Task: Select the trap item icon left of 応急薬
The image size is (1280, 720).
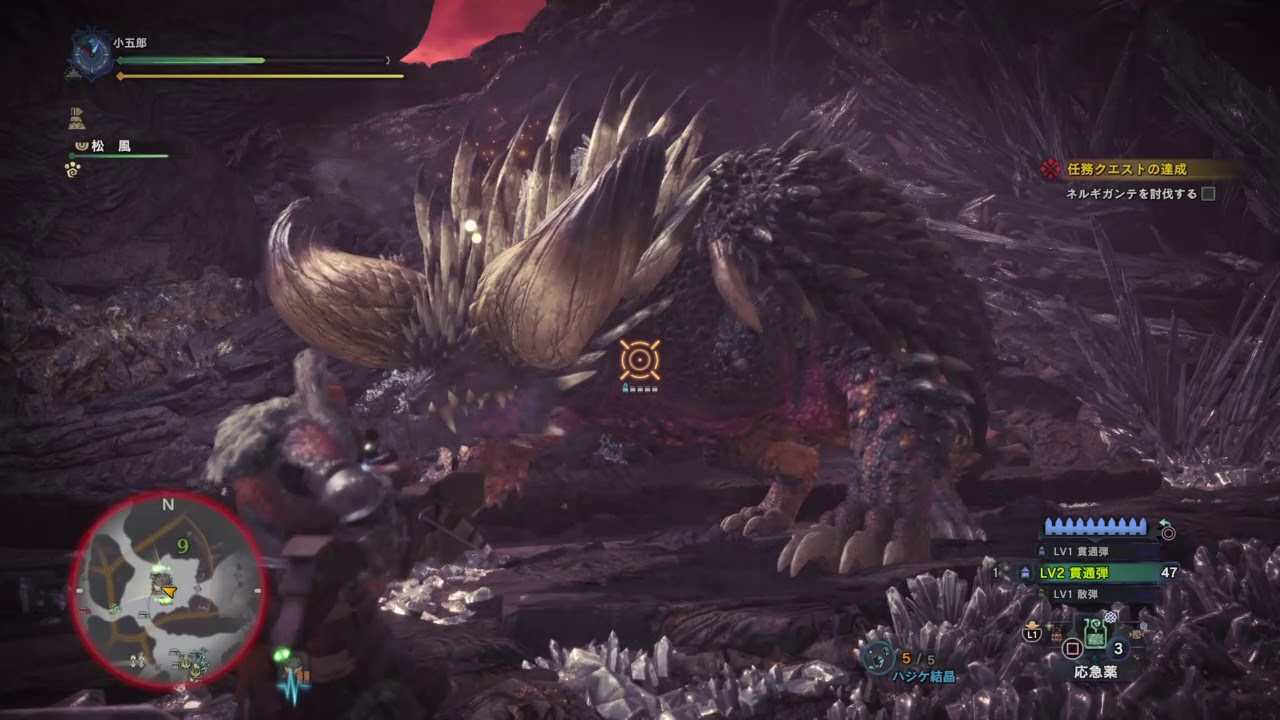Action: point(1057,634)
